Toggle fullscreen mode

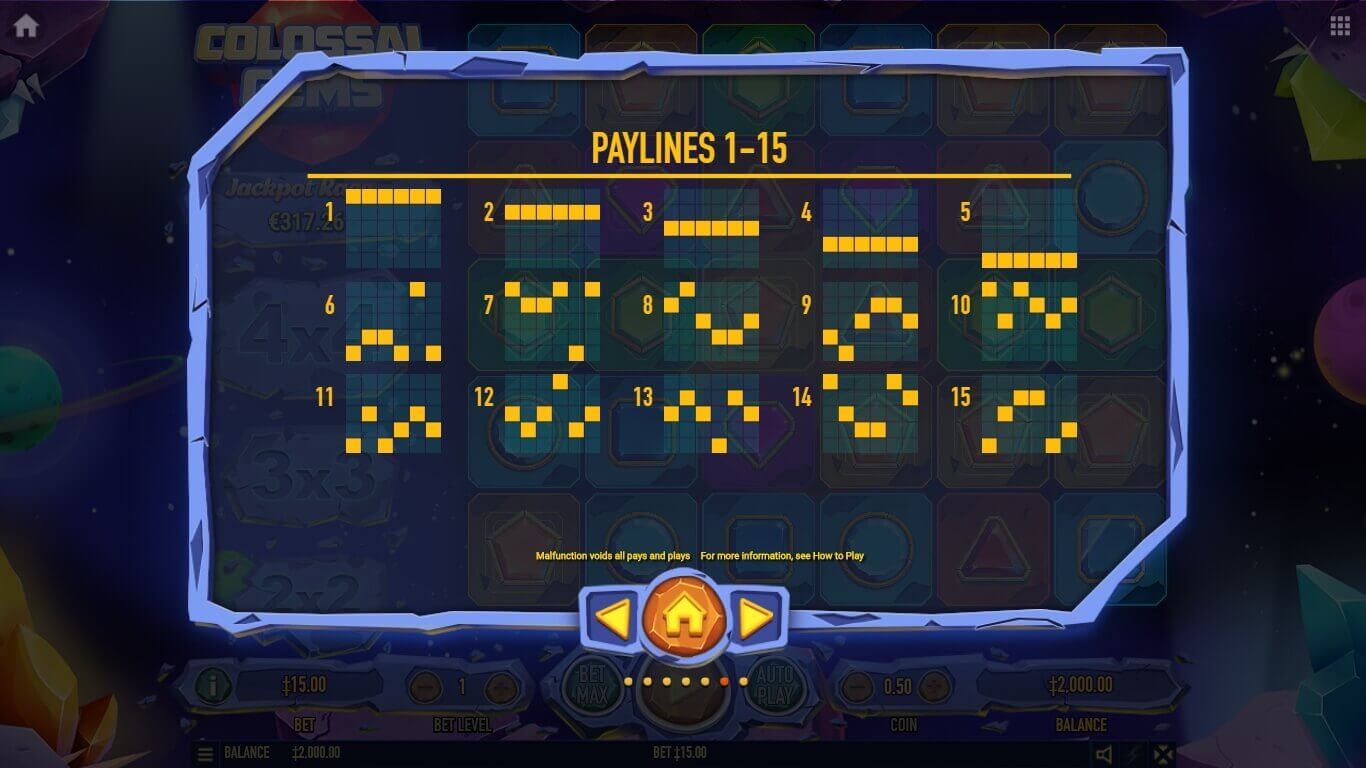click(1163, 753)
